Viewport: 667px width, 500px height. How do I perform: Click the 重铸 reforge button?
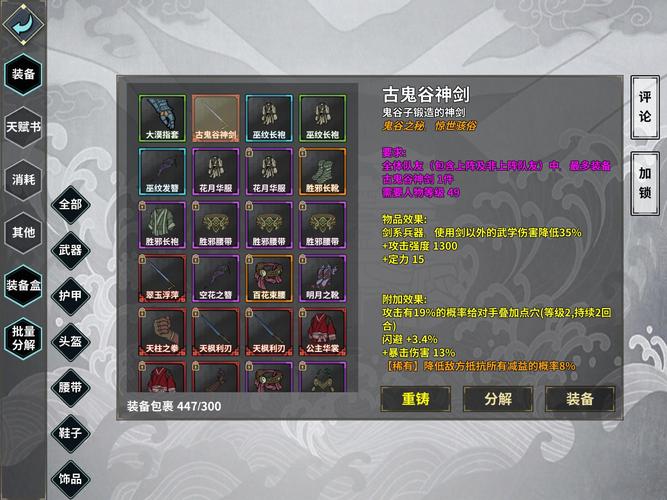click(x=415, y=398)
